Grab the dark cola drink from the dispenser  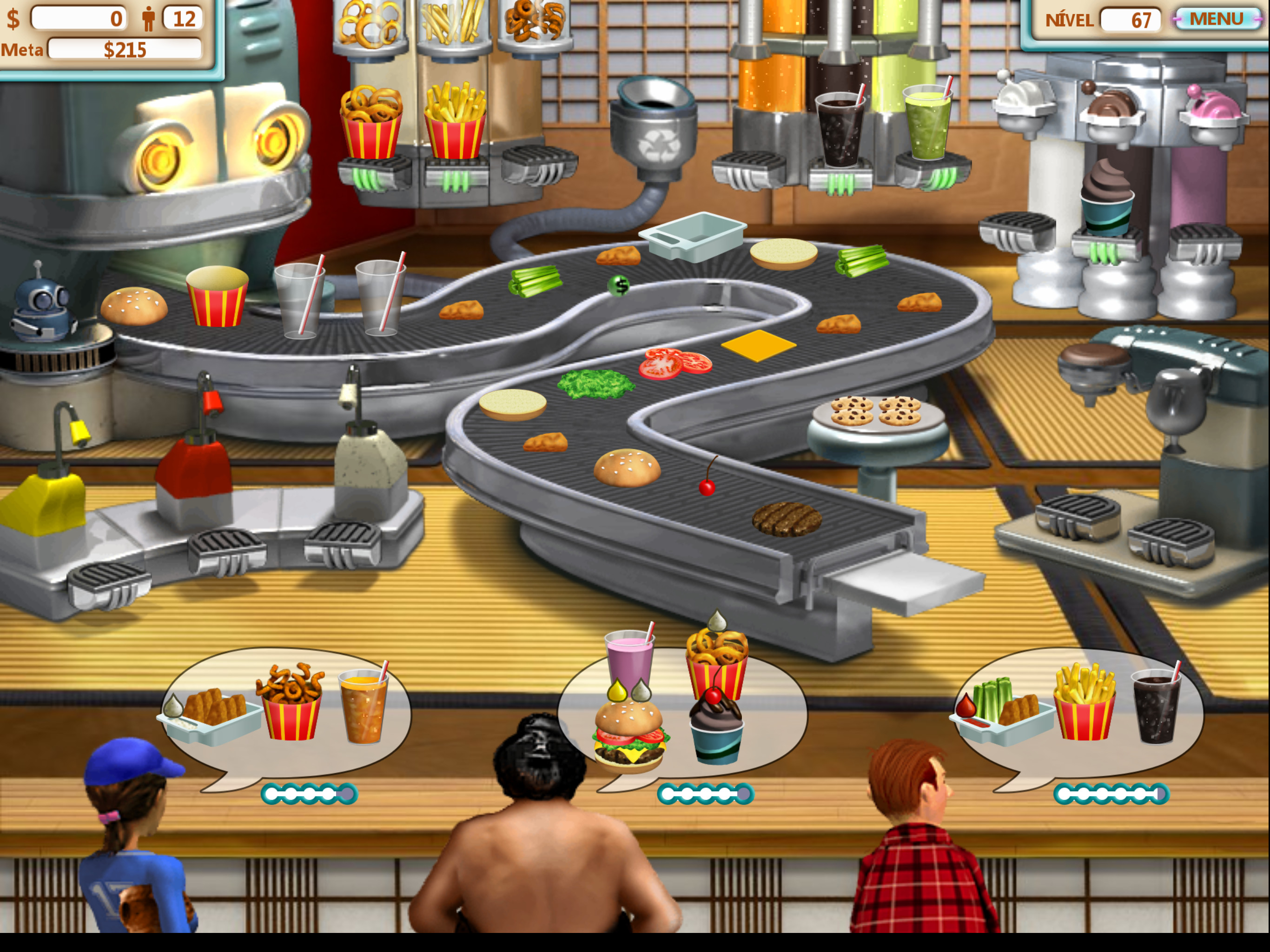(x=840, y=129)
